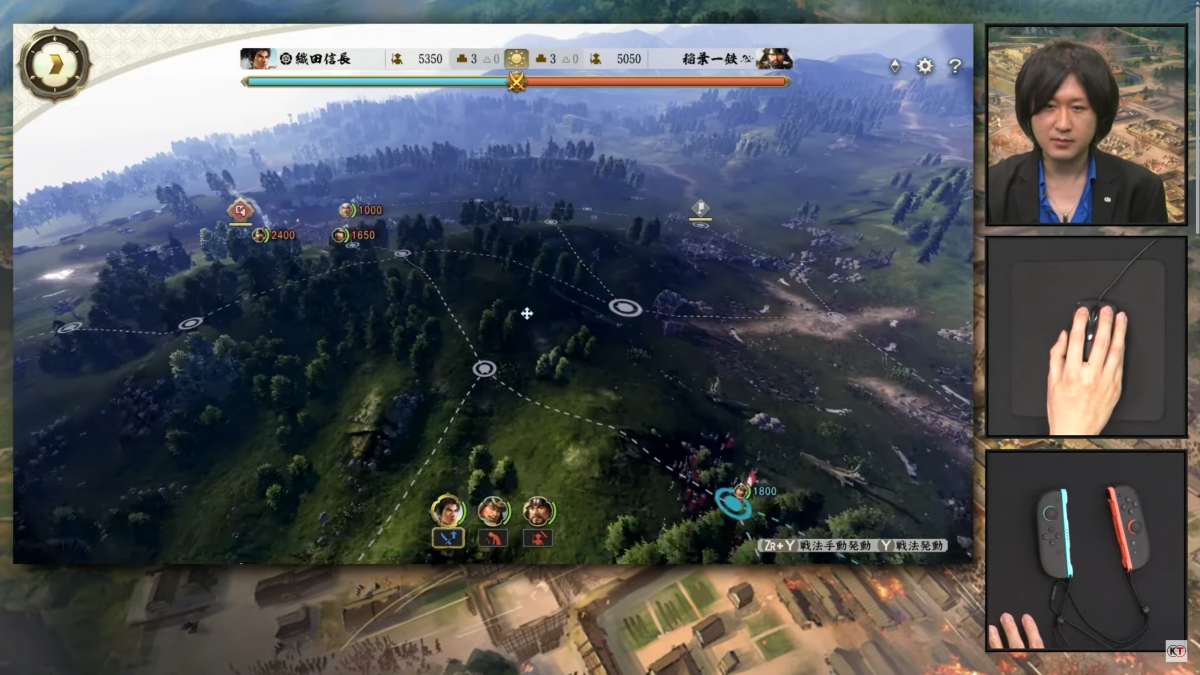Select the enemy unit with 1650 troops

click(x=340, y=235)
